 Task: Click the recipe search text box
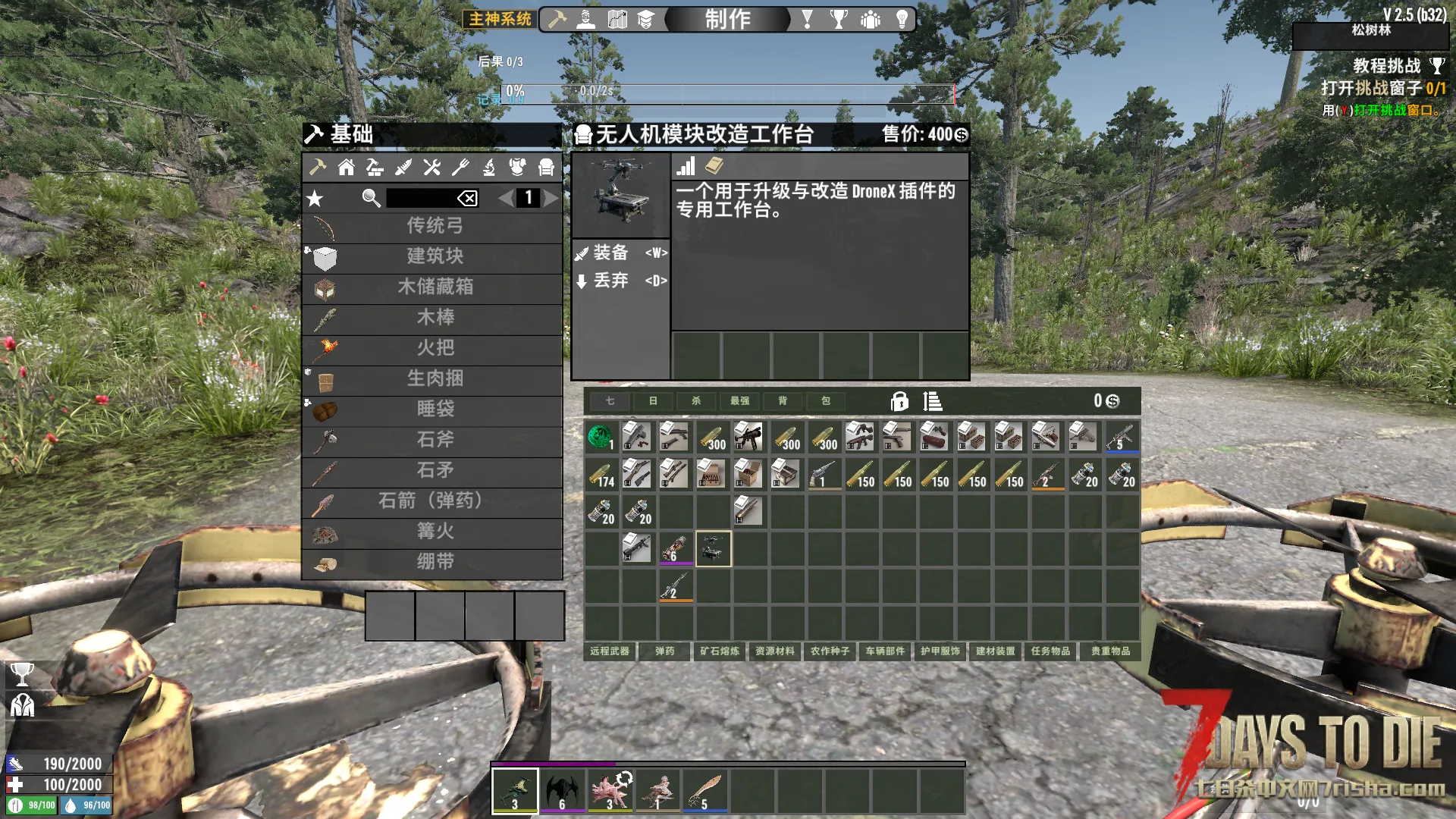pyautogui.click(x=421, y=199)
